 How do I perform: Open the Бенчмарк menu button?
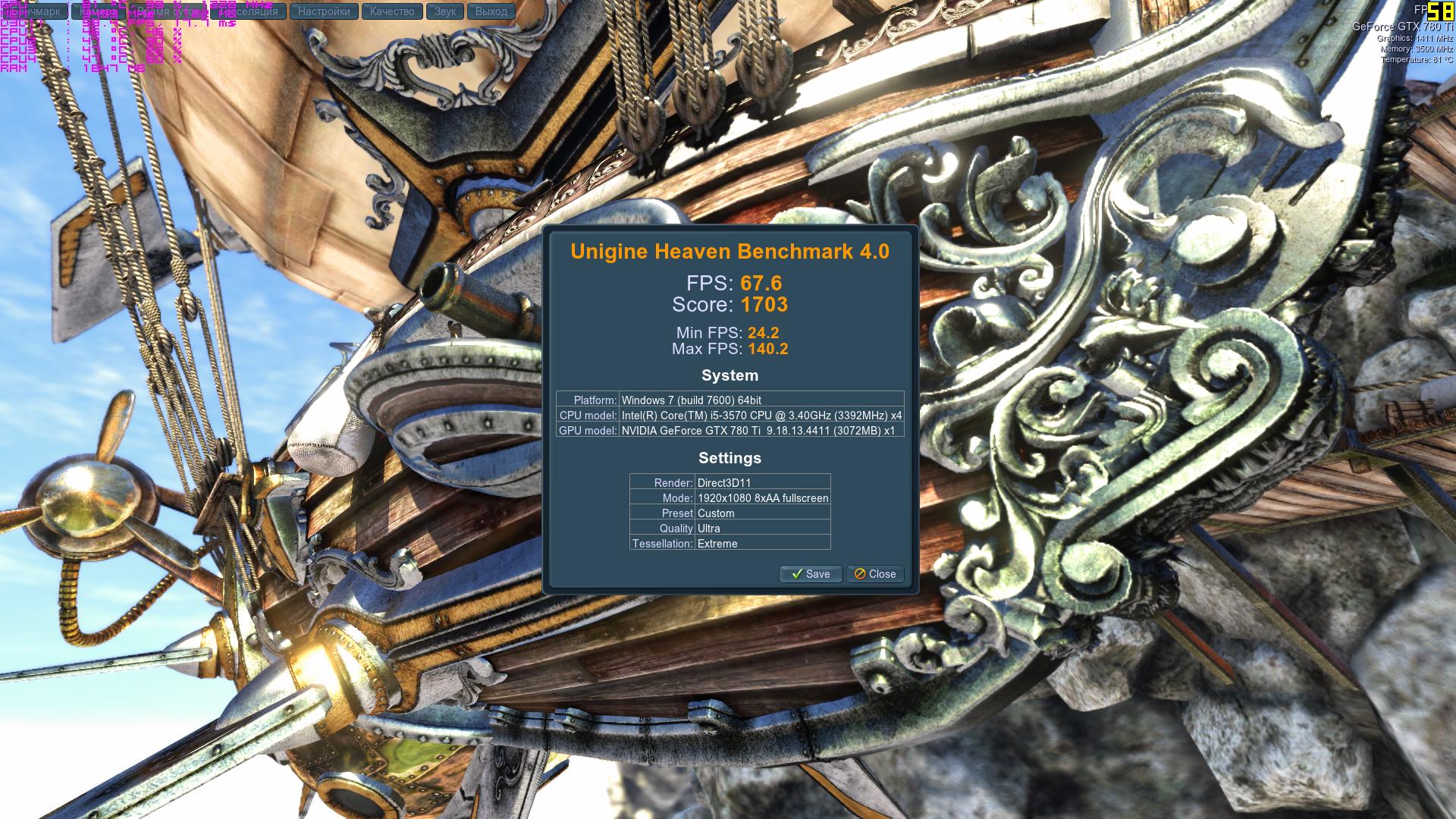point(34,11)
